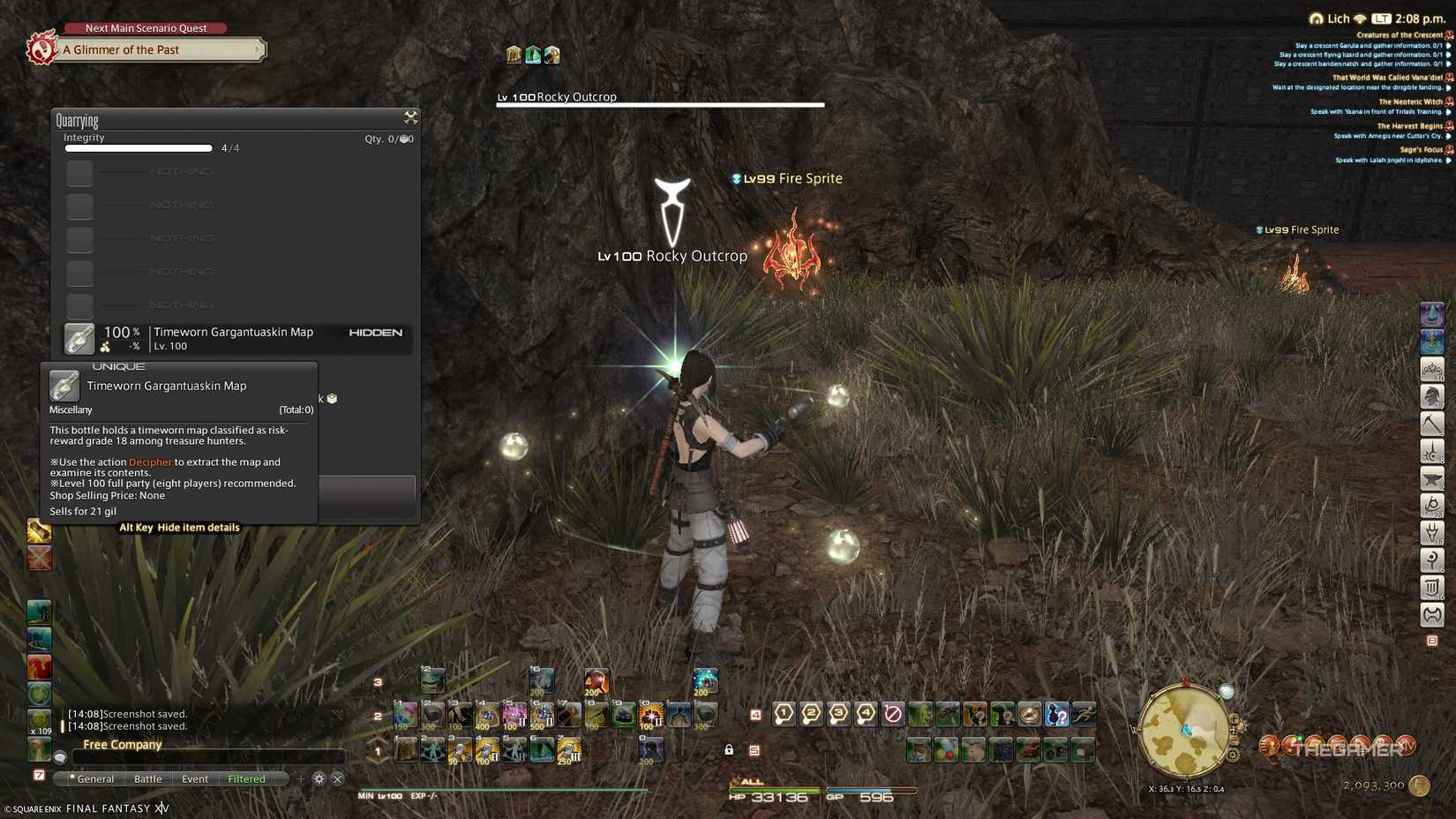This screenshot has width=1456, height=819.
Task: Click the Integrity progress bar
Action: pyautogui.click(x=137, y=147)
